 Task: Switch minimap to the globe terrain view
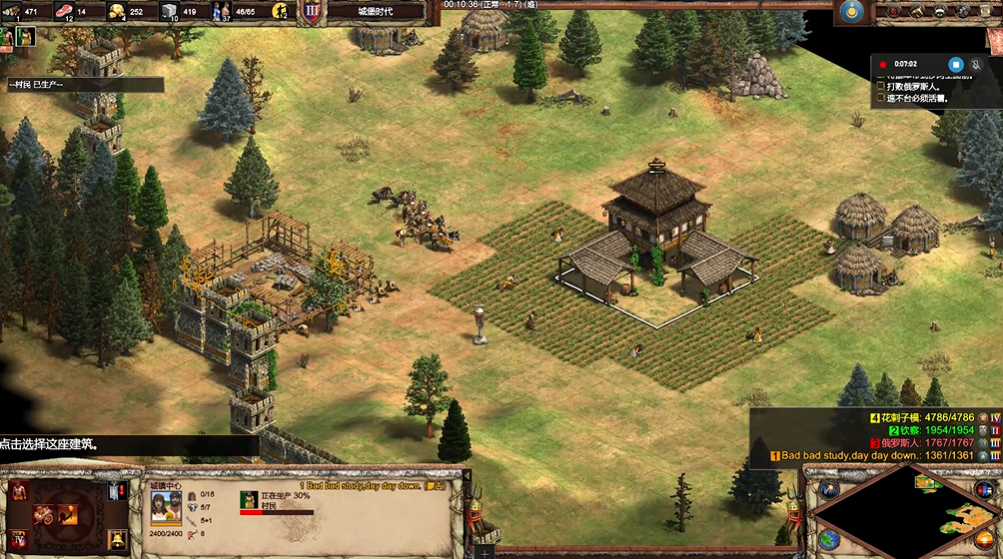828,540
